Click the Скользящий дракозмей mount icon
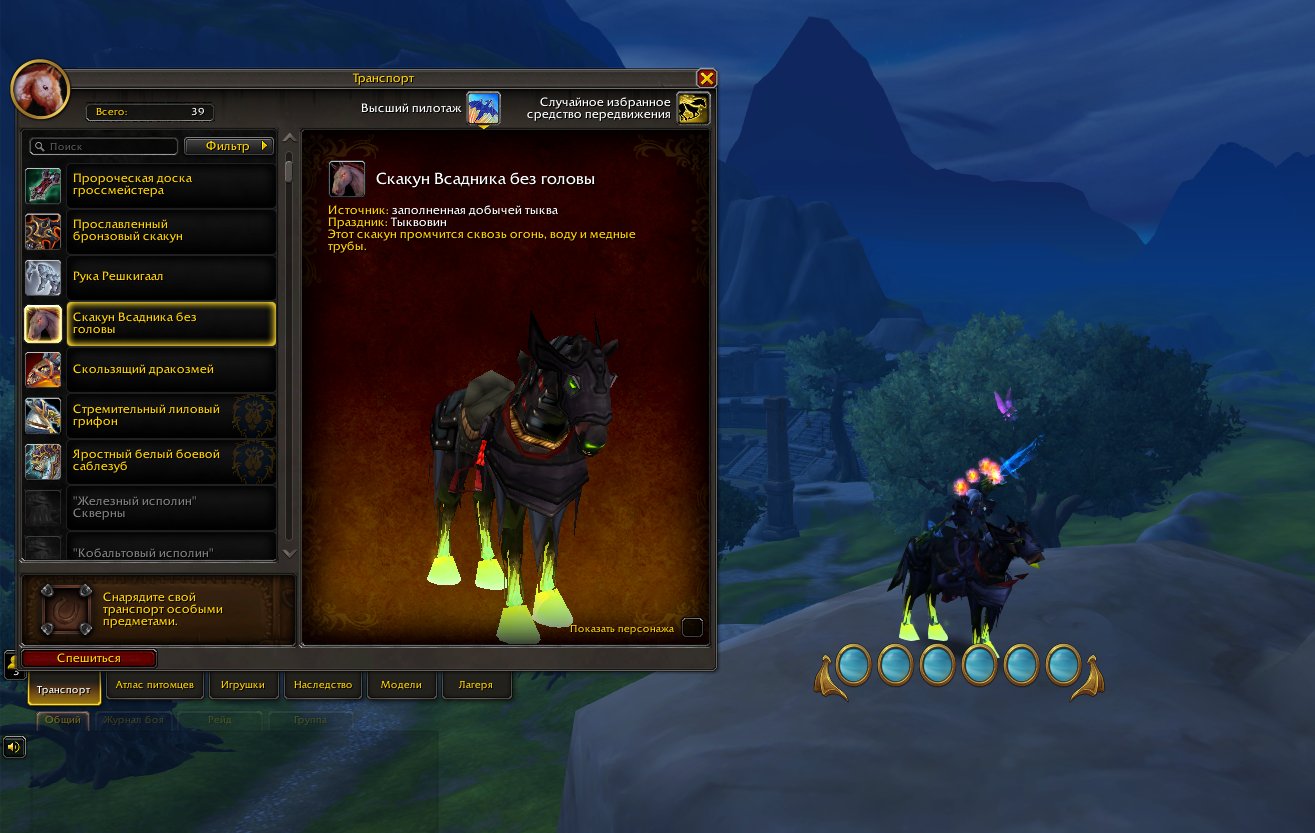 click(x=43, y=370)
